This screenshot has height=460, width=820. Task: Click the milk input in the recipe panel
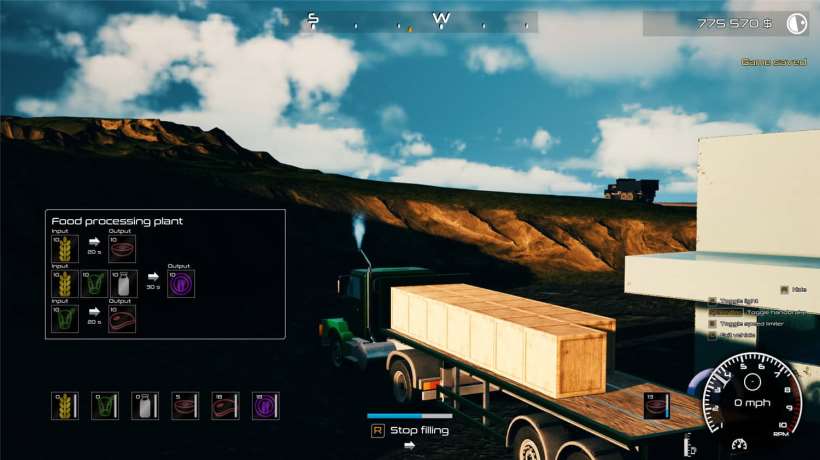pos(122,284)
